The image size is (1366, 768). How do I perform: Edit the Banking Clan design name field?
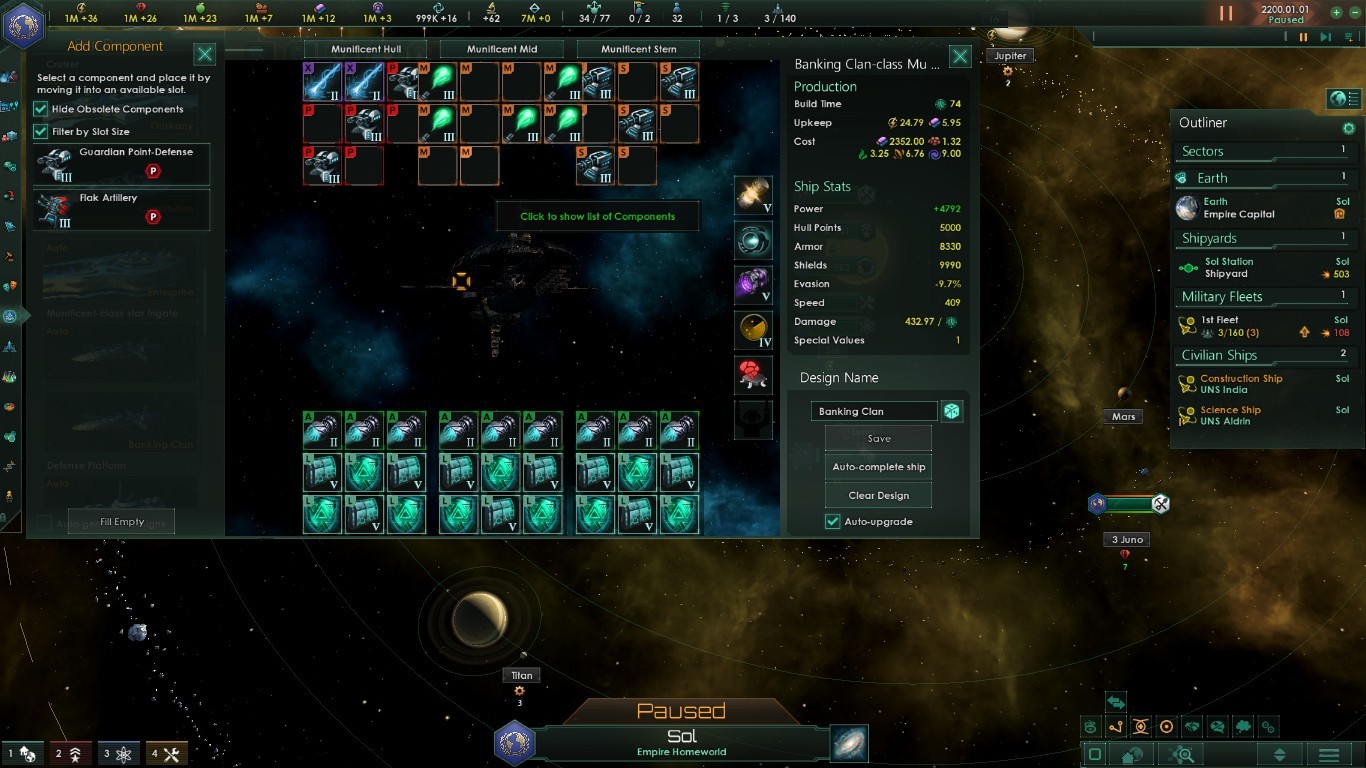[874, 411]
